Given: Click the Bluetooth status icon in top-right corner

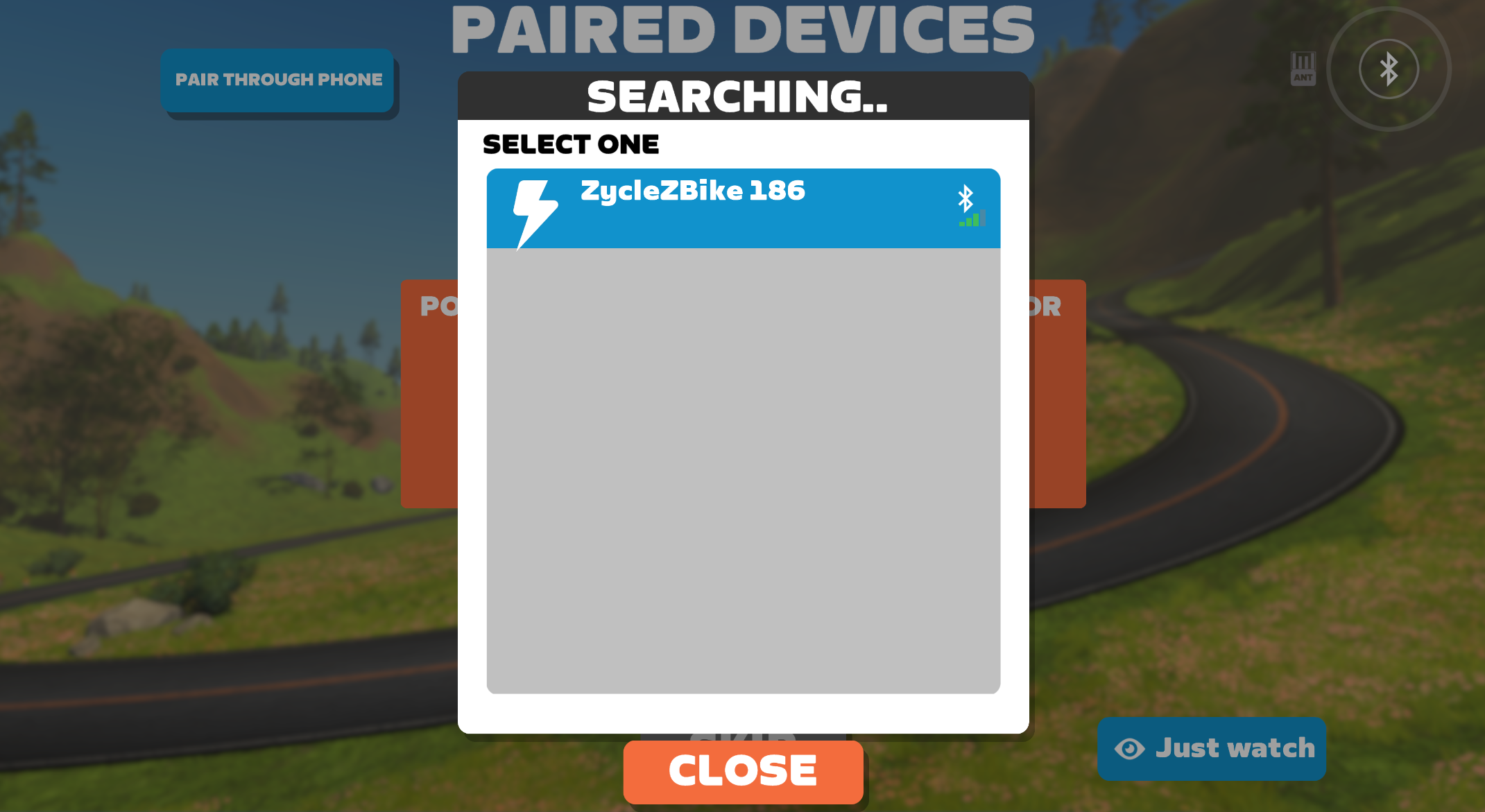Looking at the screenshot, I should pos(1388,69).
